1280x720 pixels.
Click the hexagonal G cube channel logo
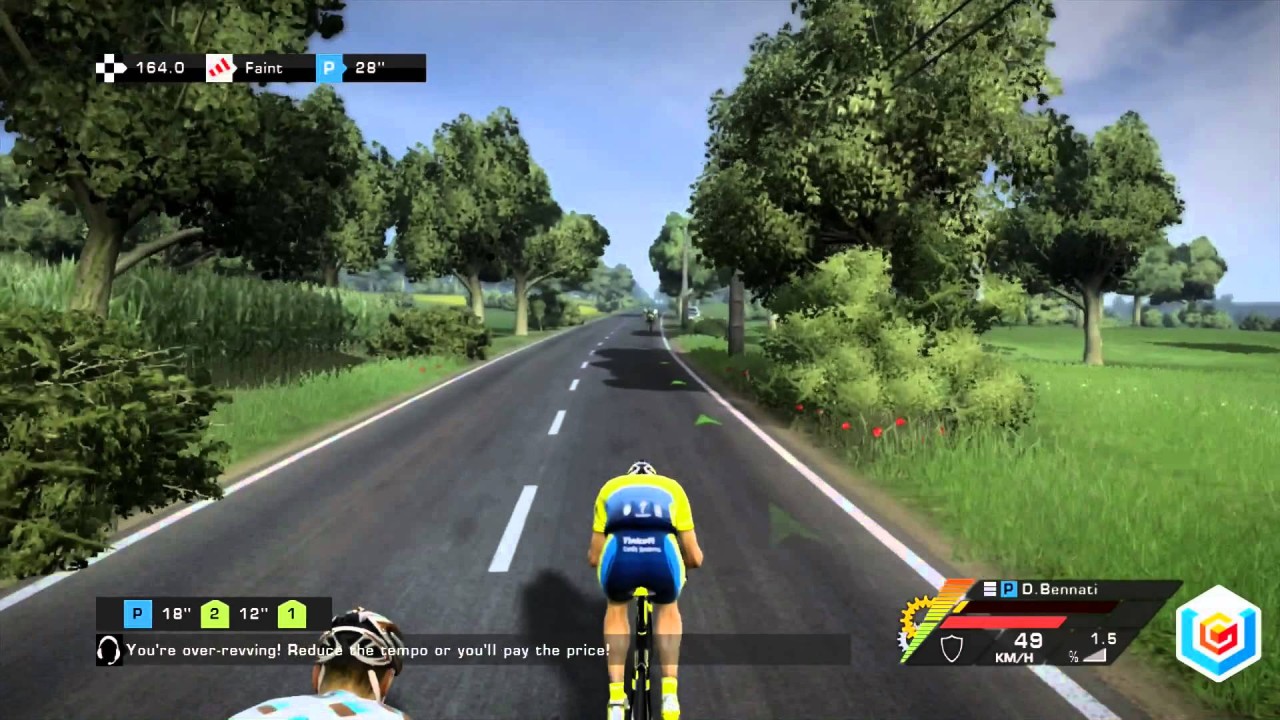click(1217, 632)
